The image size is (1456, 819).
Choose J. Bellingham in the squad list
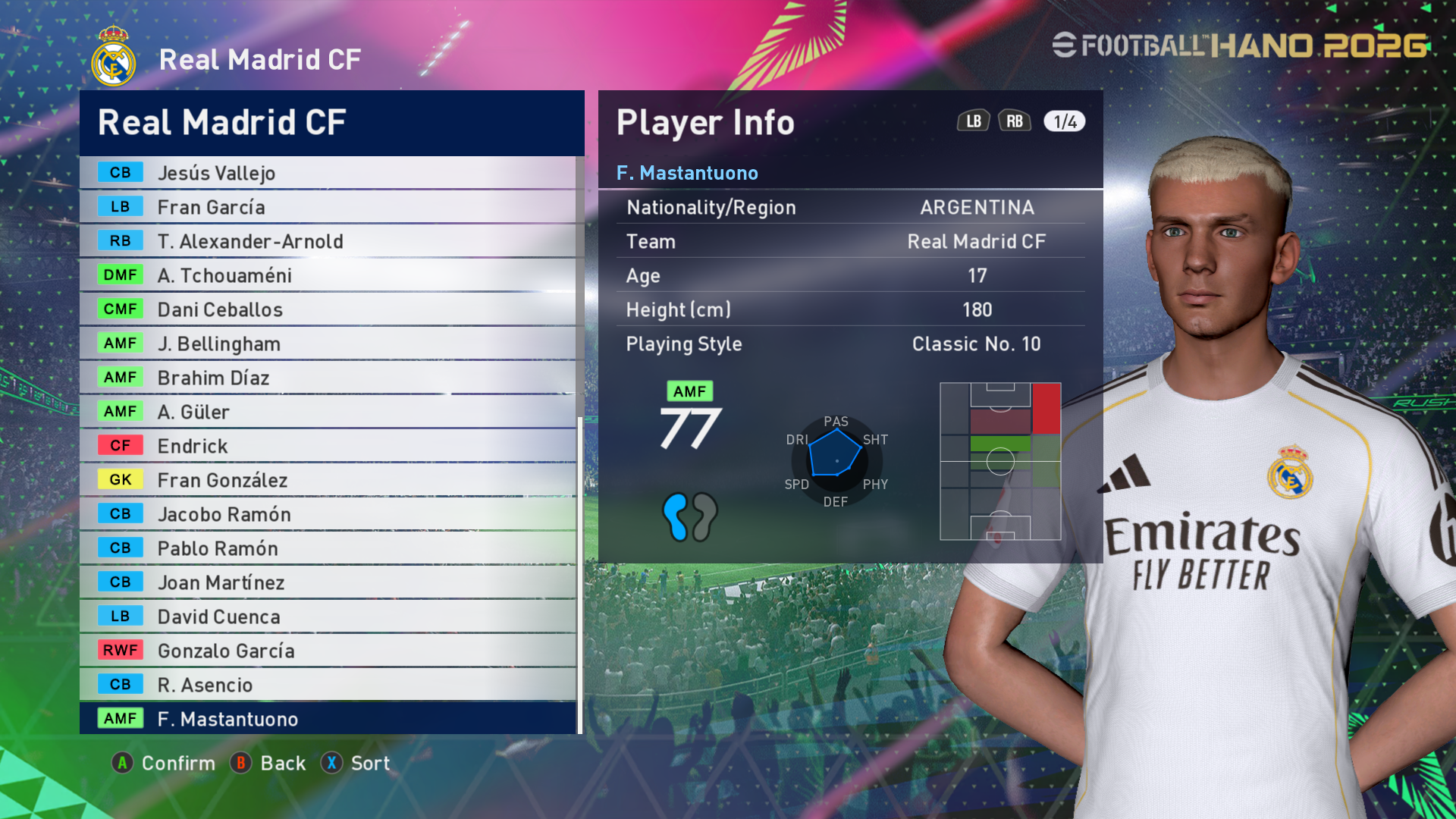[x=328, y=344]
